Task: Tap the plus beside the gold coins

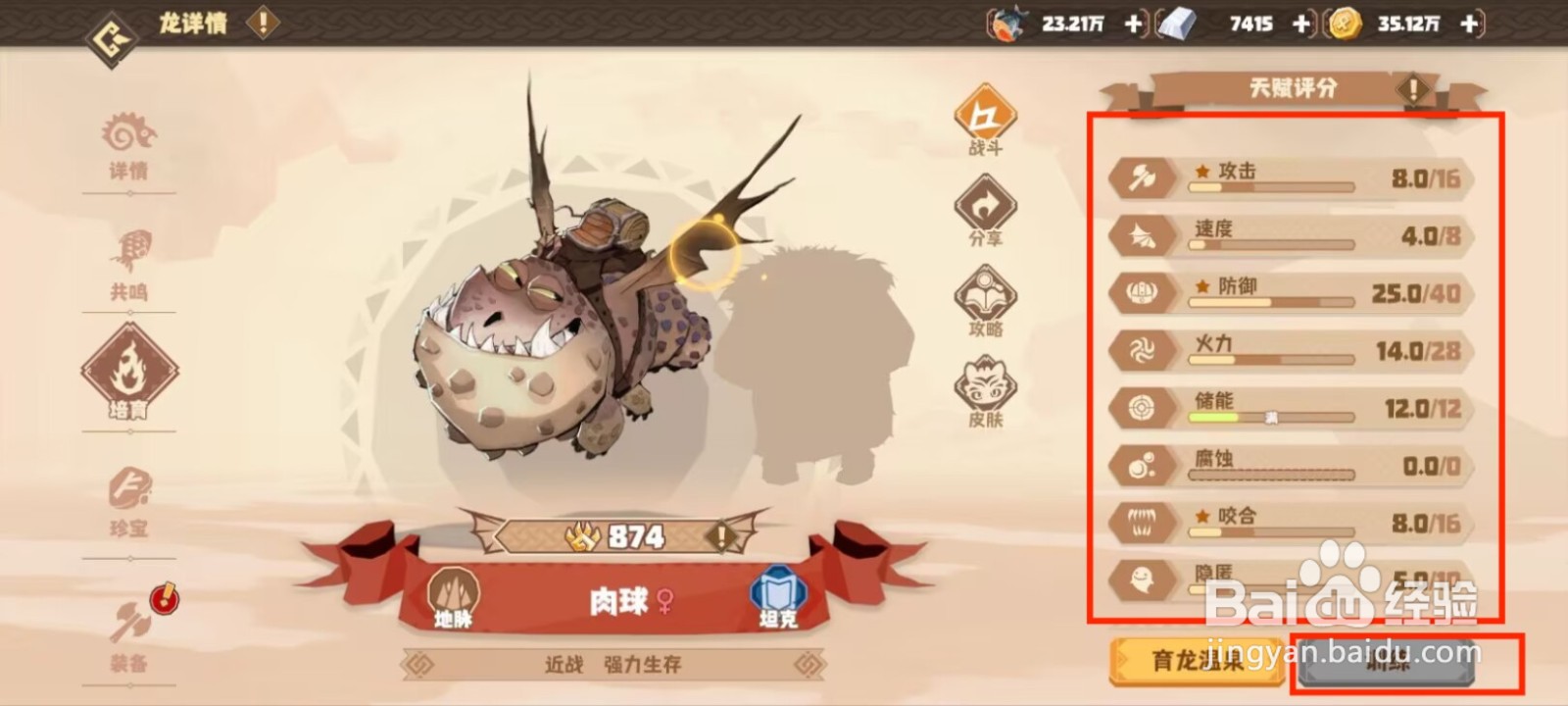Action: pyautogui.click(x=1467, y=25)
